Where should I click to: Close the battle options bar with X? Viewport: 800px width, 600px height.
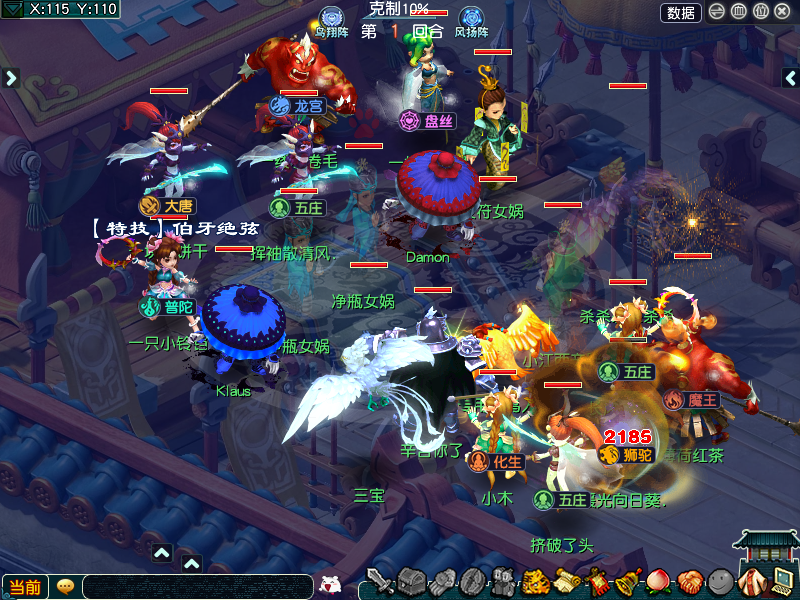click(x=781, y=13)
